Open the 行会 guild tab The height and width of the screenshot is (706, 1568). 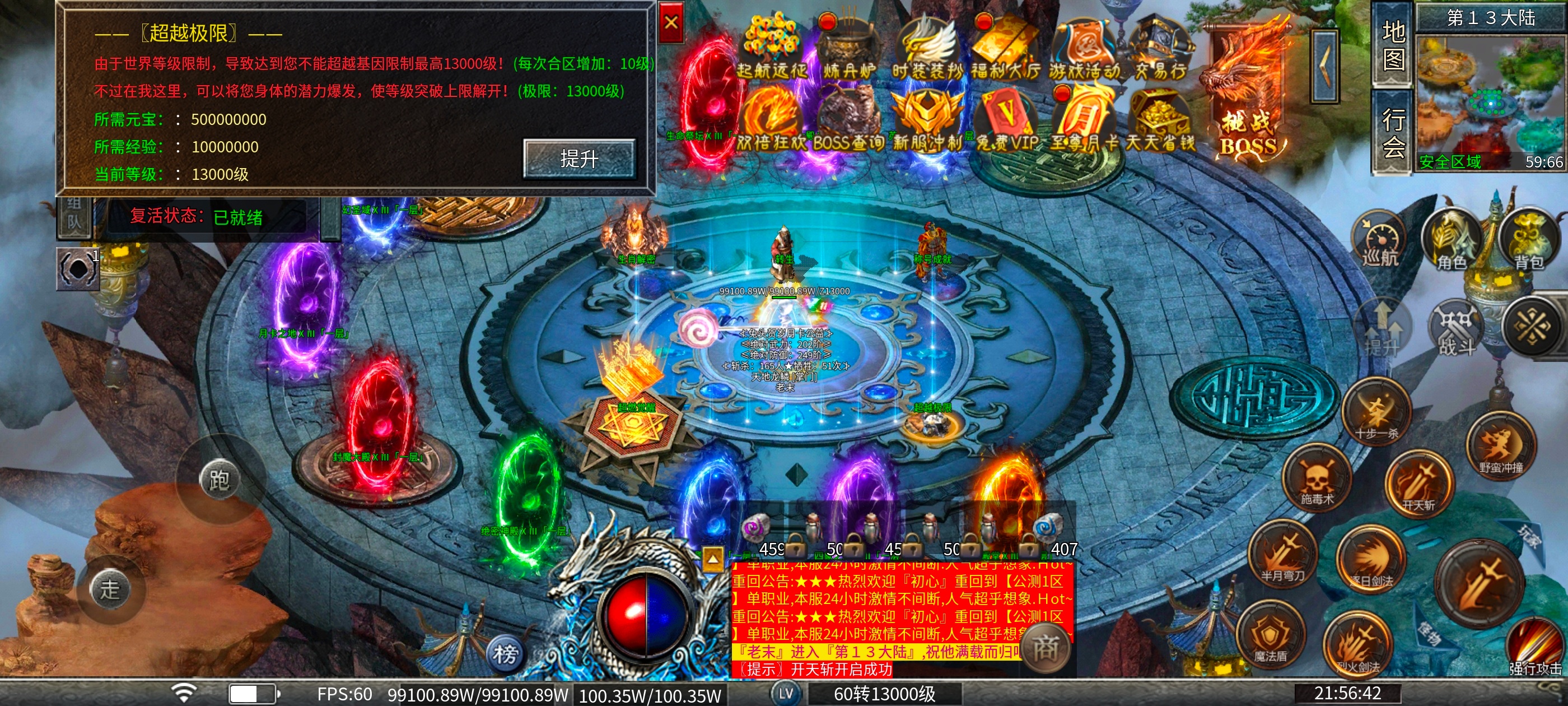1393,132
